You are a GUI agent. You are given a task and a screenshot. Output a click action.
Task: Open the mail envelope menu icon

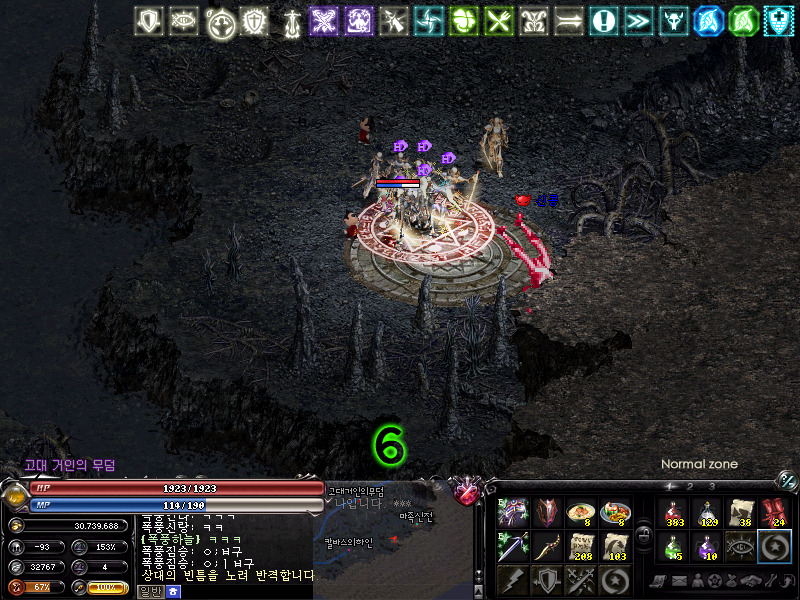point(679,580)
